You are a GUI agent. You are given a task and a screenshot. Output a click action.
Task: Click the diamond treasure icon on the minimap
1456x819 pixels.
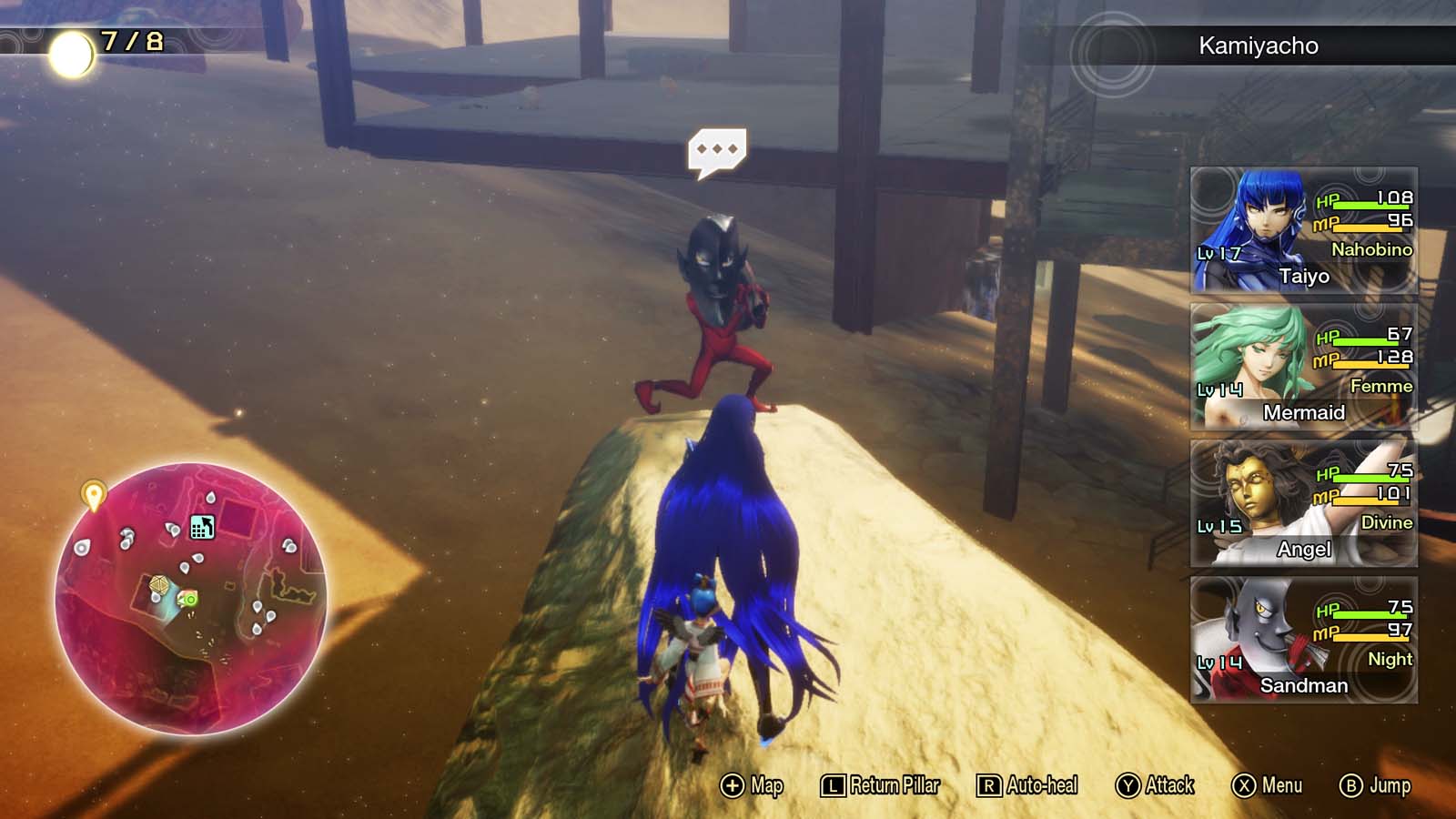coord(159,584)
